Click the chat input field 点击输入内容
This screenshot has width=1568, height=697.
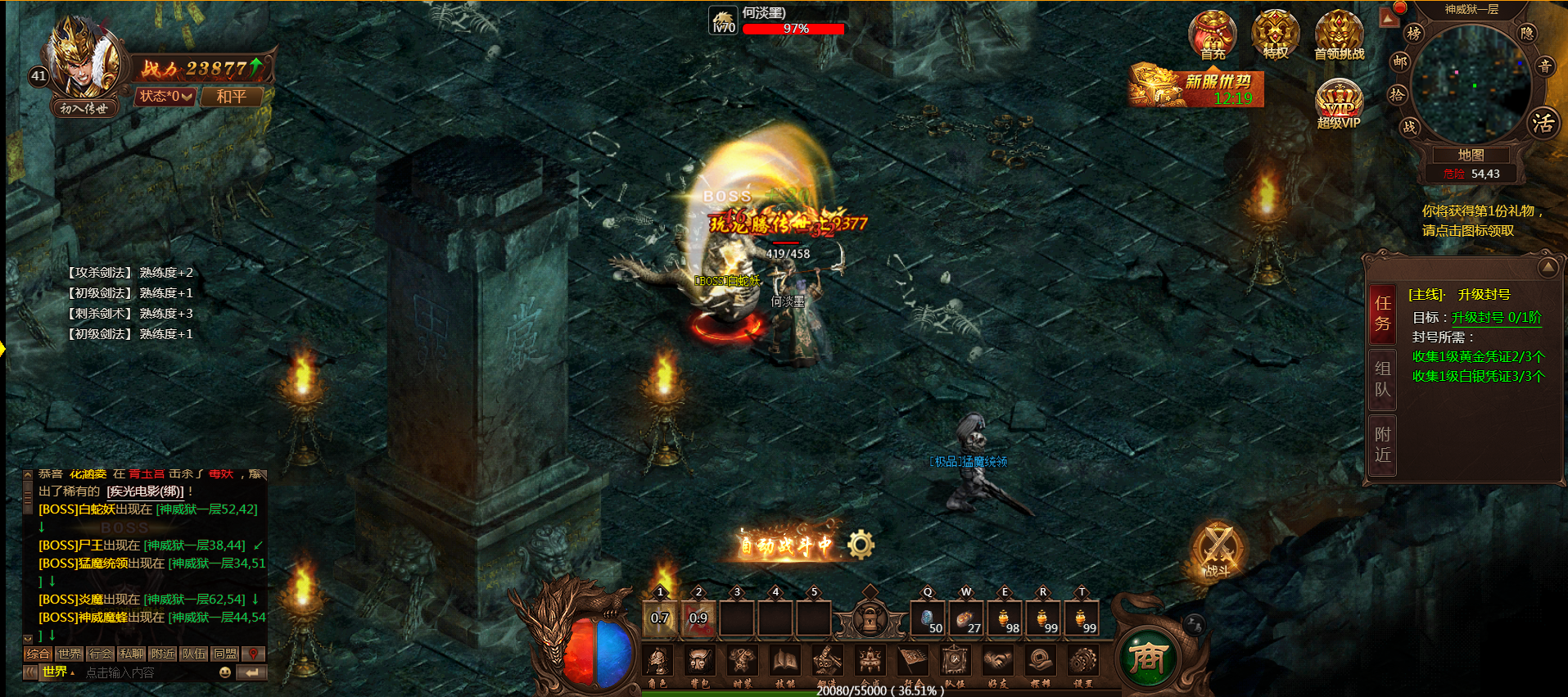pos(147,672)
